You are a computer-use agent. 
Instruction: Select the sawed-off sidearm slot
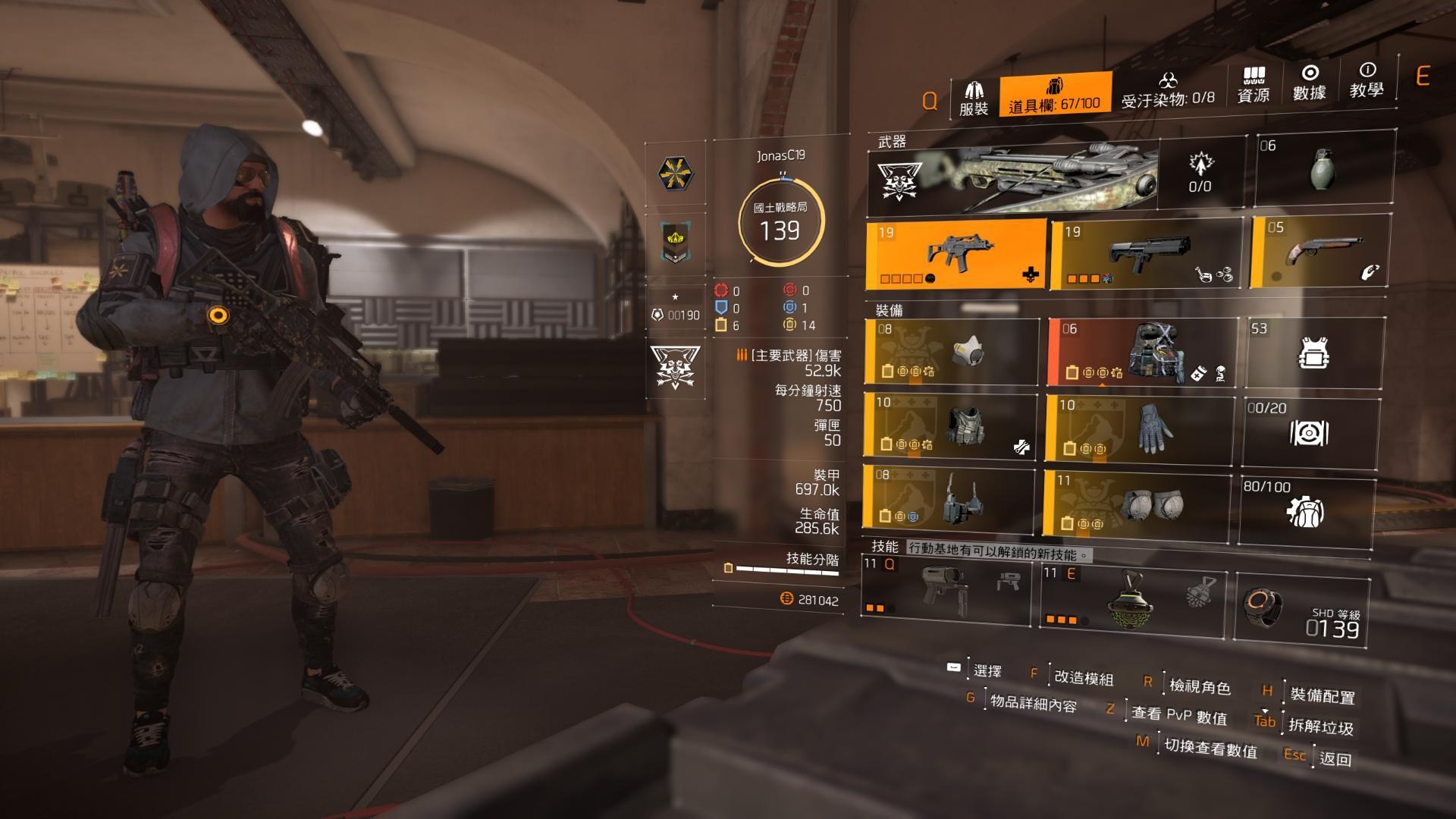(1319, 253)
